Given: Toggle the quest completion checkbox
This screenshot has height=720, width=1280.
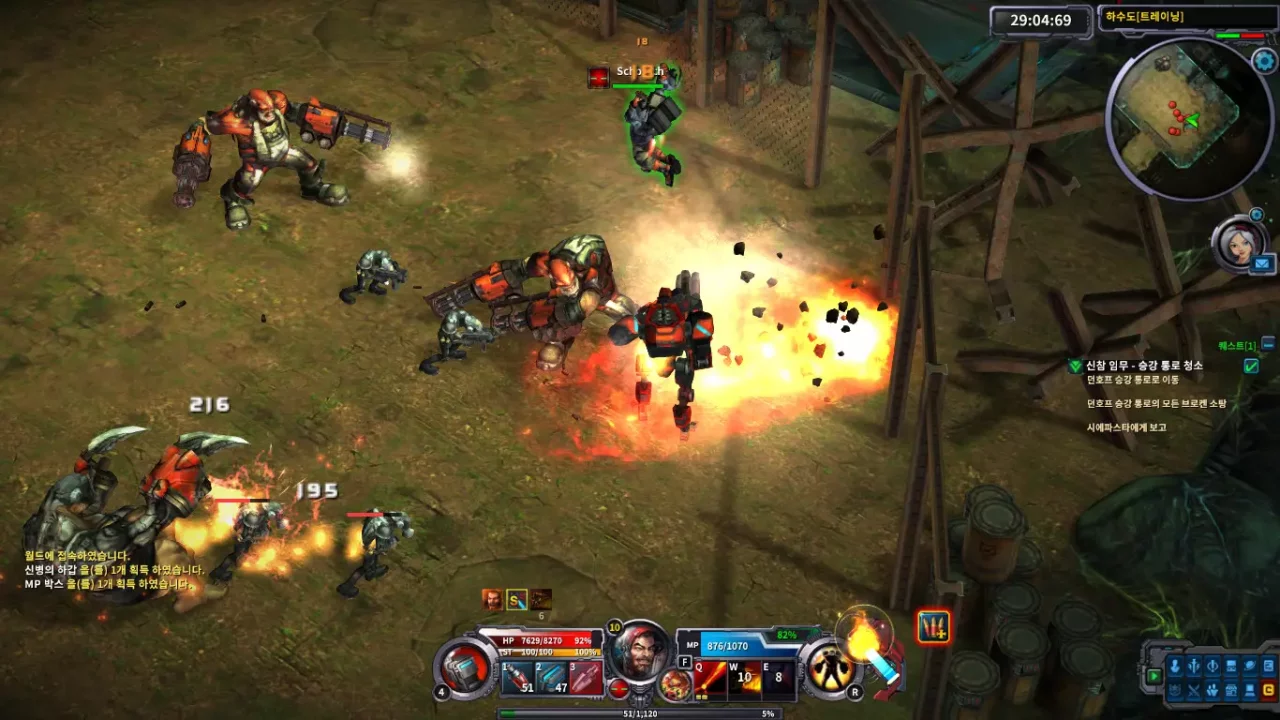Looking at the screenshot, I should 1250,365.
